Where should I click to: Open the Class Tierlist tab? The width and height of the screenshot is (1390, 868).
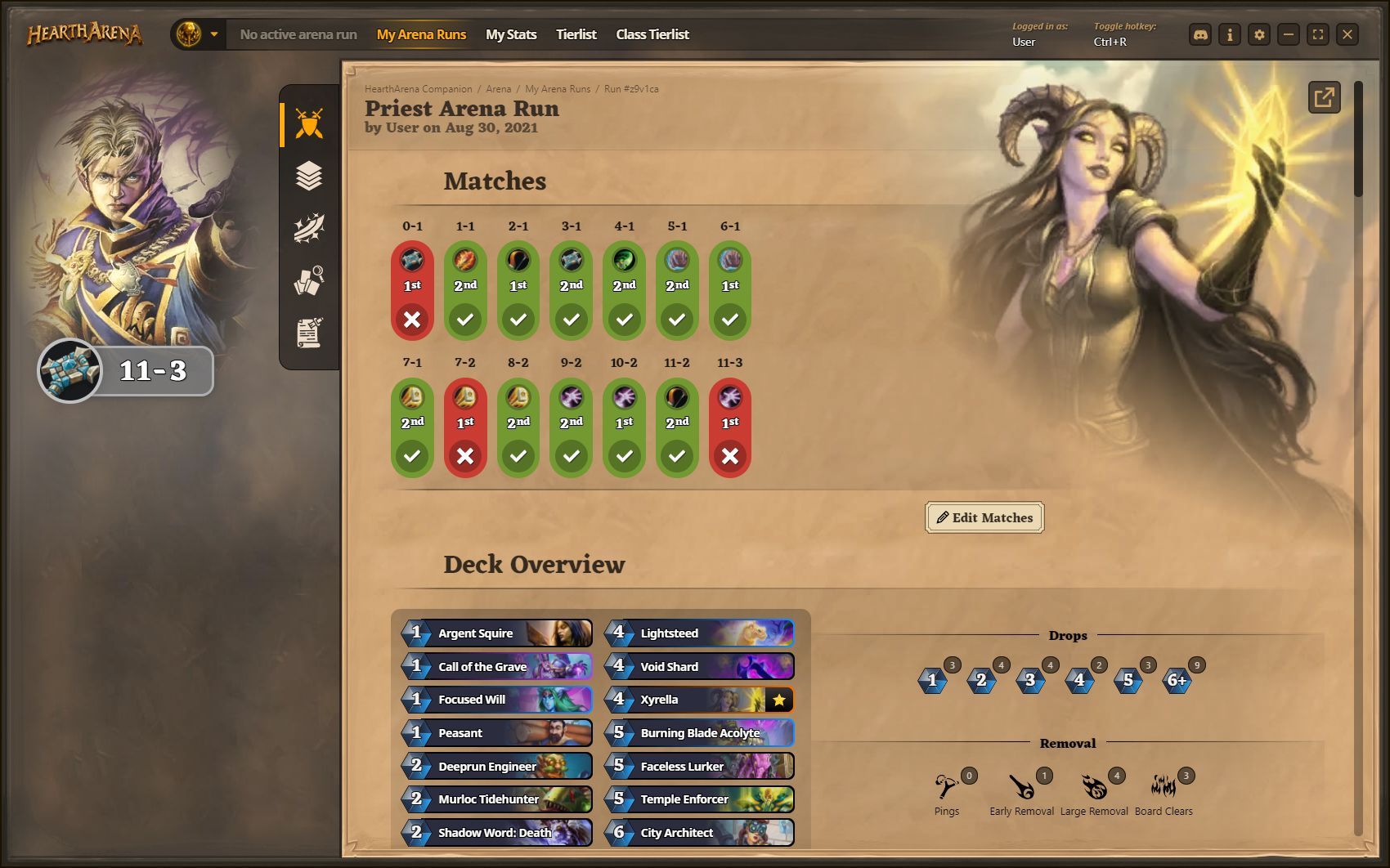coord(652,34)
